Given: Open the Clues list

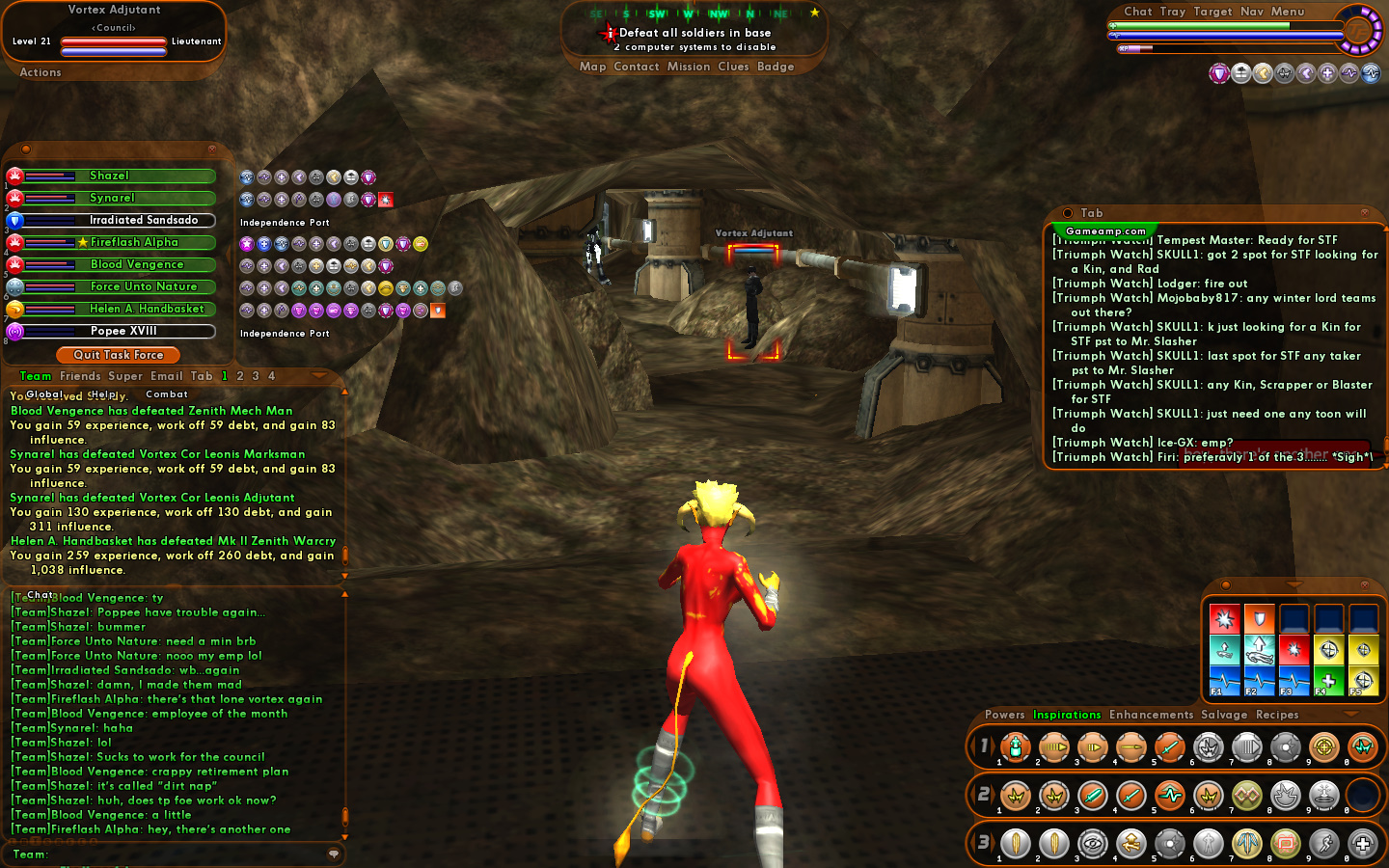Looking at the screenshot, I should click(733, 67).
